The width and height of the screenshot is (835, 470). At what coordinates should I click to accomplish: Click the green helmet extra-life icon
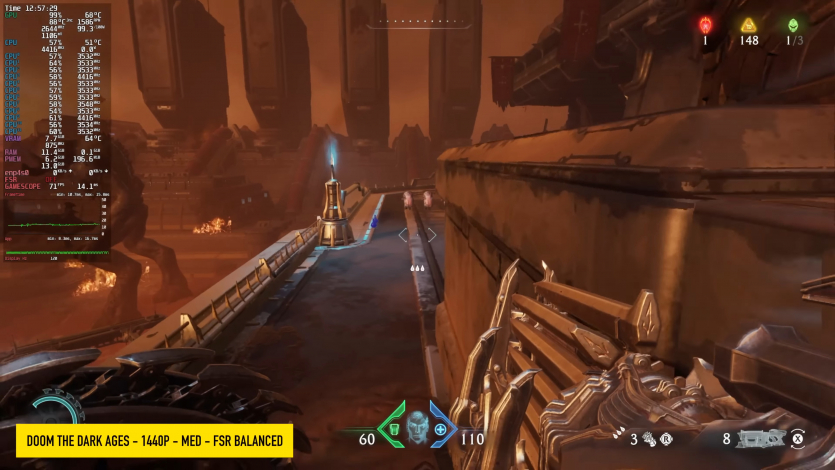coord(793,25)
